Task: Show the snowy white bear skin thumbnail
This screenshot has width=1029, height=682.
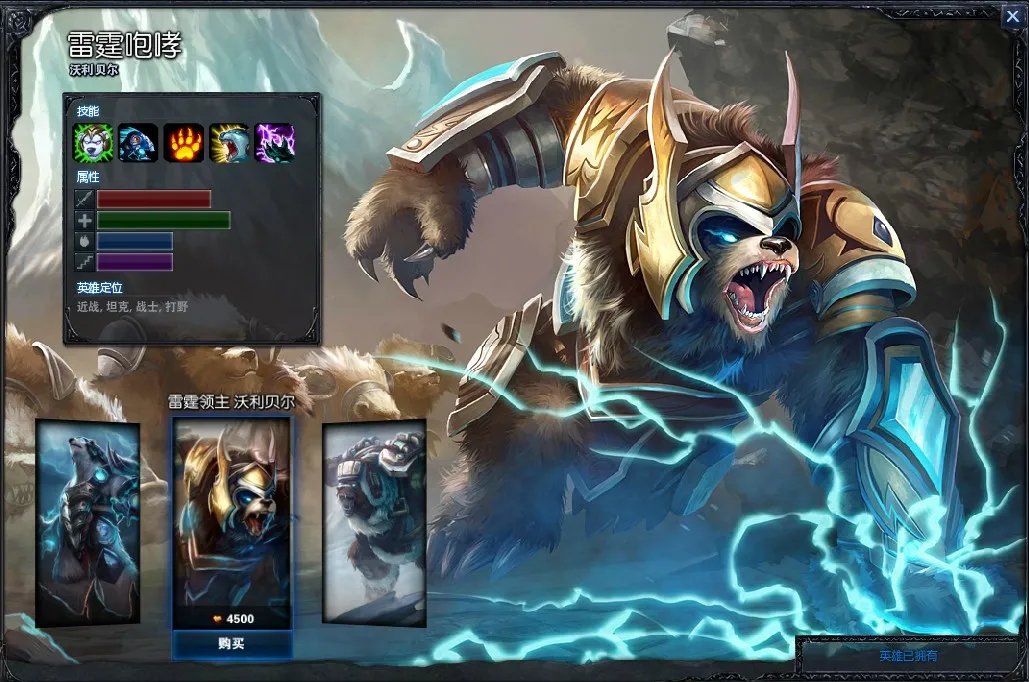Action: tap(374, 522)
